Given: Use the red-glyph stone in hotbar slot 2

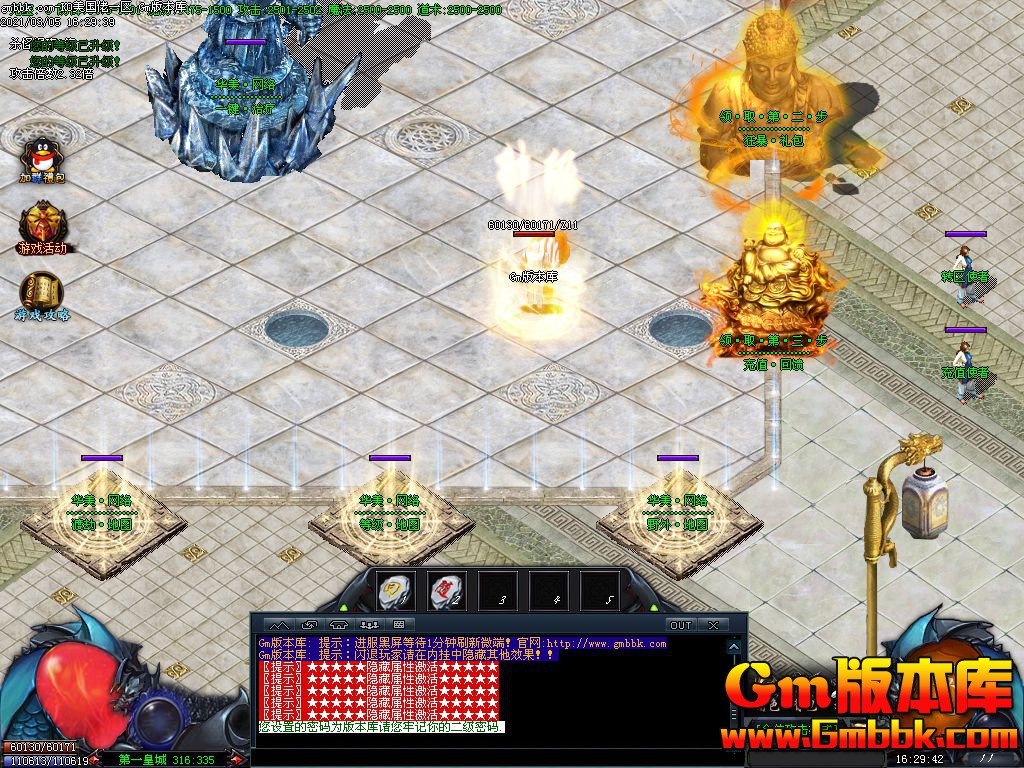Looking at the screenshot, I should pyautogui.click(x=445, y=592).
